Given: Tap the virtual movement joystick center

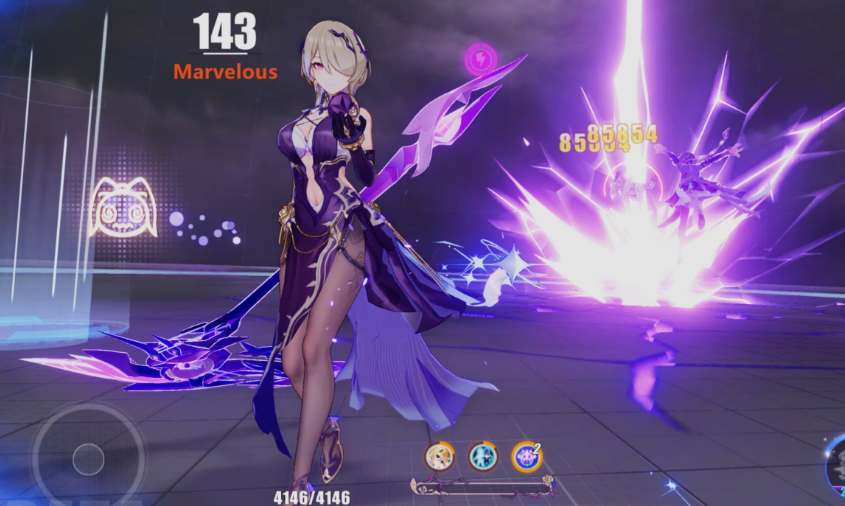Looking at the screenshot, I should [88, 459].
